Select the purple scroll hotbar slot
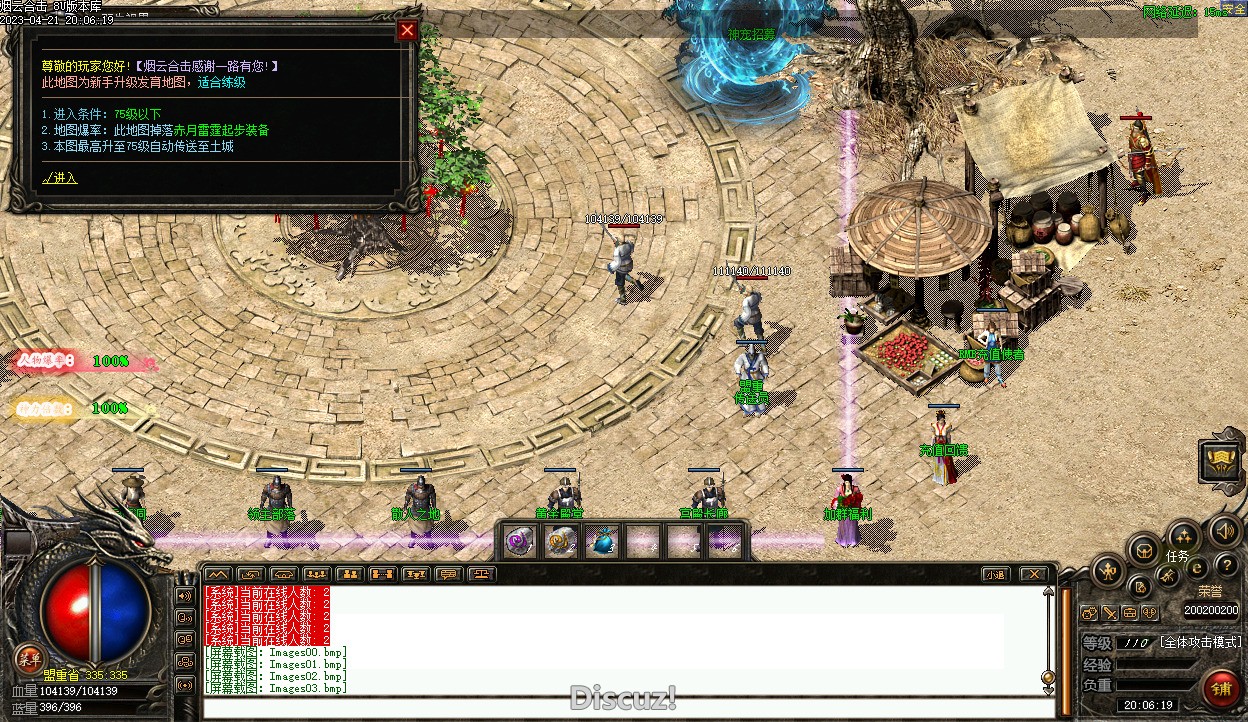The width and height of the screenshot is (1248, 722). pos(519,541)
